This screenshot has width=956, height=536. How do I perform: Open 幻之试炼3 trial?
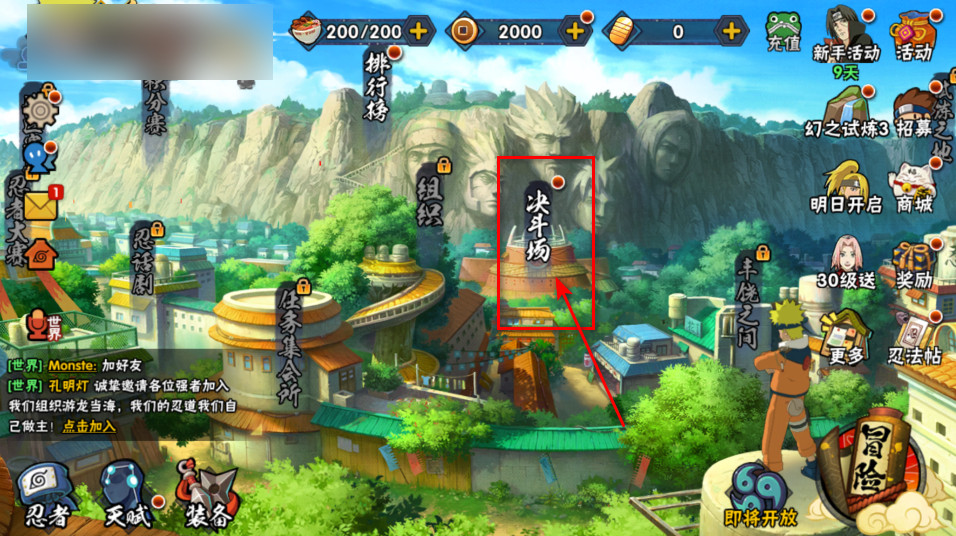click(x=847, y=110)
